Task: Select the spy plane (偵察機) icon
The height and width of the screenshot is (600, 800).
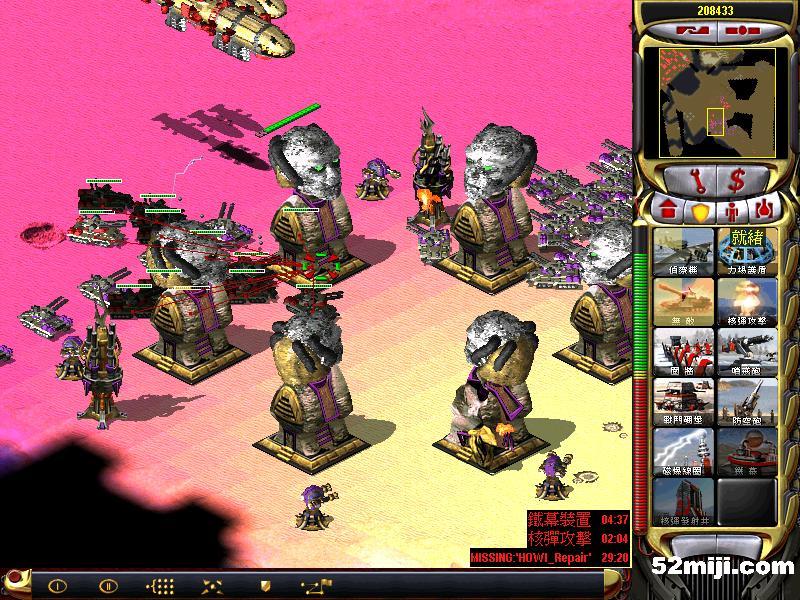Action: pyautogui.click(x=683, y=249)
